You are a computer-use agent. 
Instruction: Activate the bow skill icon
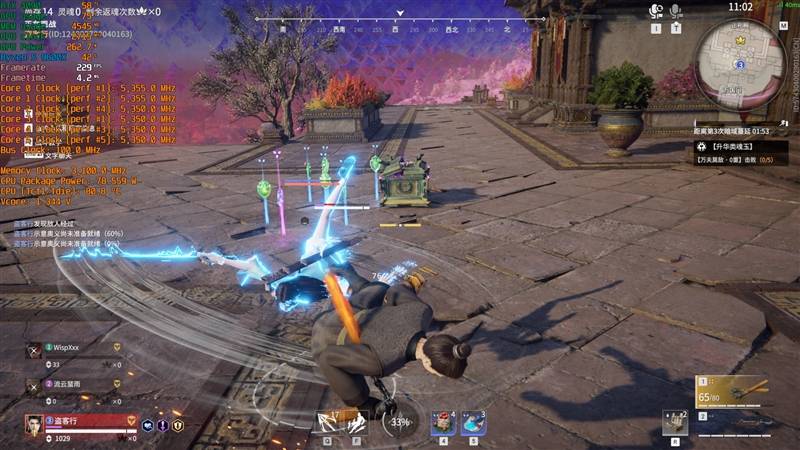[328, 423]
